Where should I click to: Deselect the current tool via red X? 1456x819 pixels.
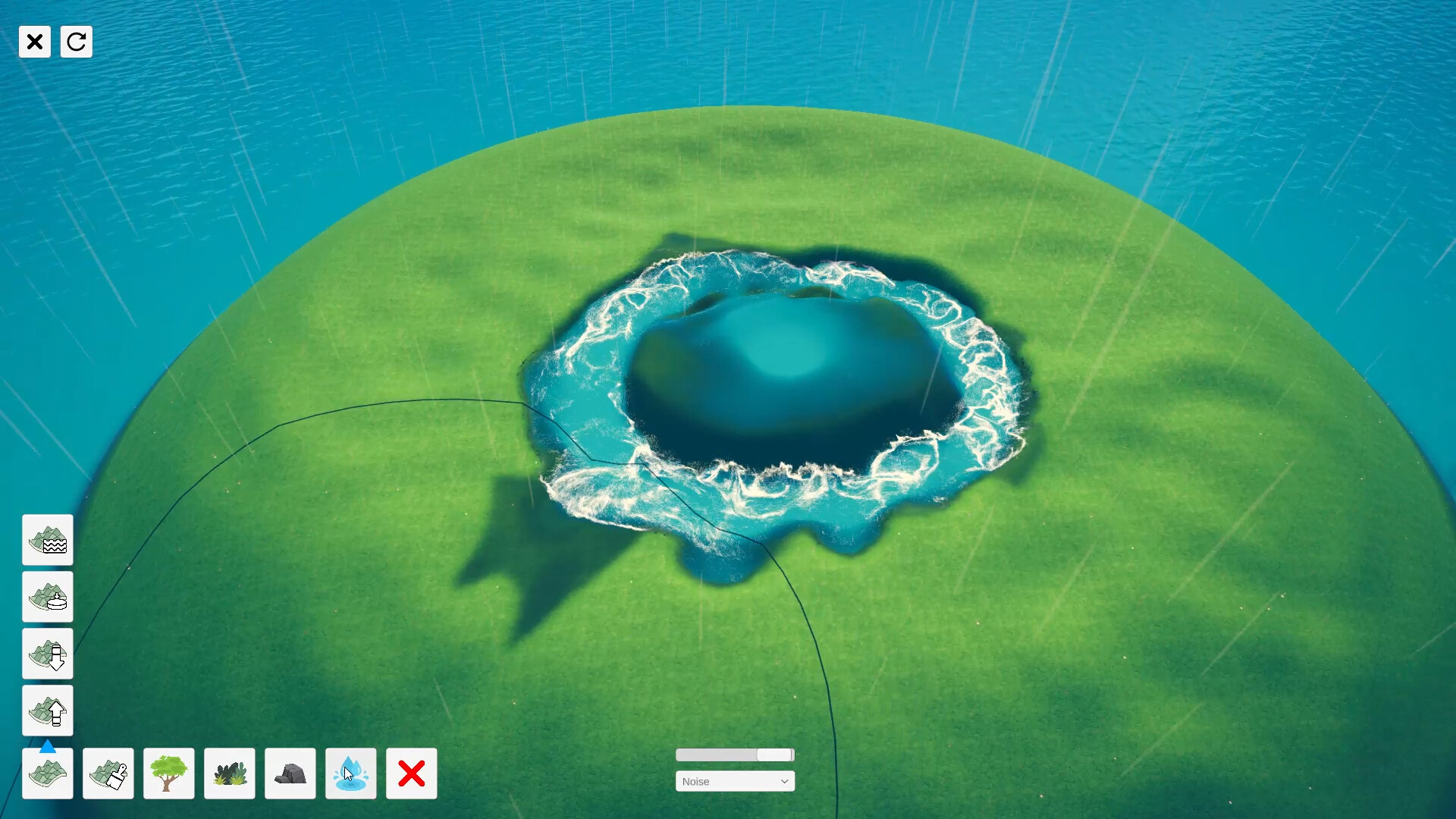[411, 773]
